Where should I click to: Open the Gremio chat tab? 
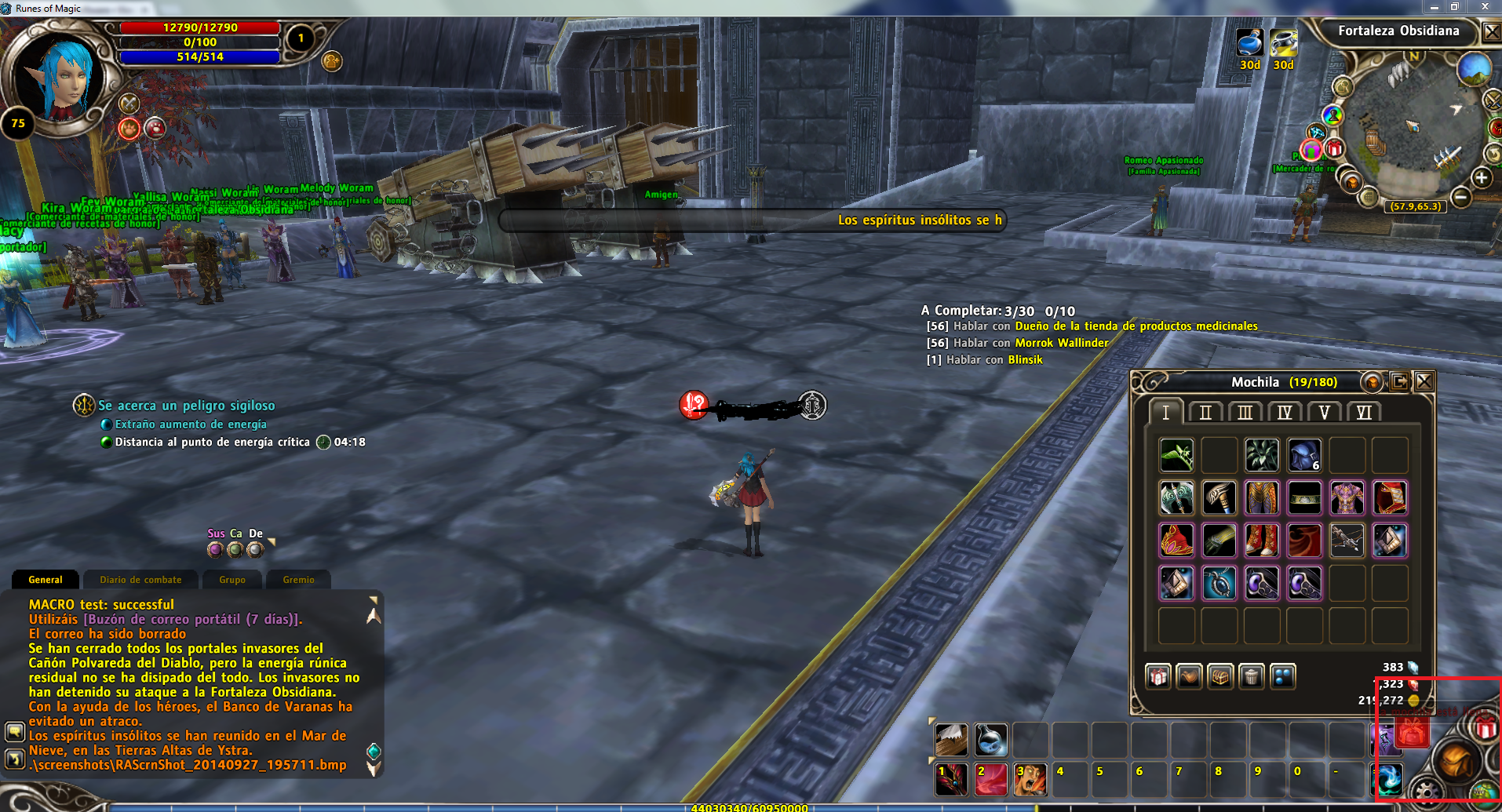pos(298,580)
